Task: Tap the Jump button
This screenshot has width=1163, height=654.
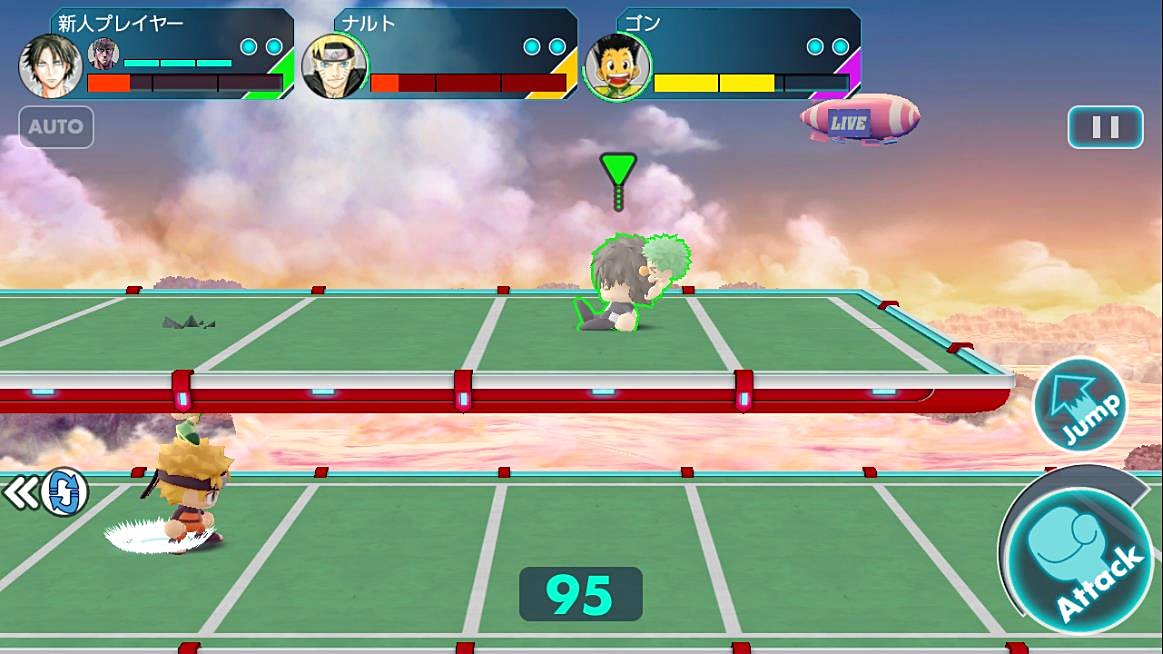Action: 1079,406
